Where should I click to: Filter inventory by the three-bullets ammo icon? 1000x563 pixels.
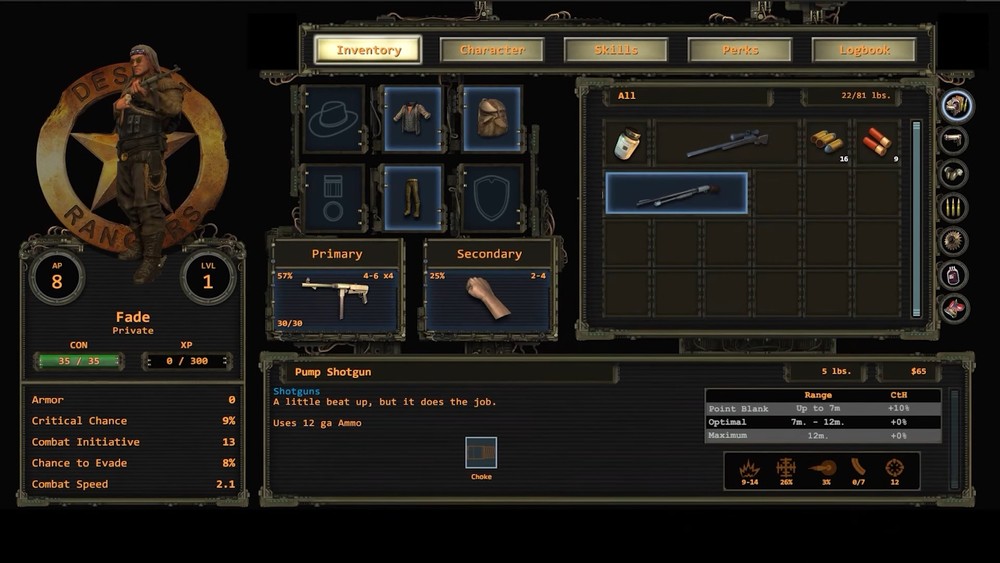[955, 207]
